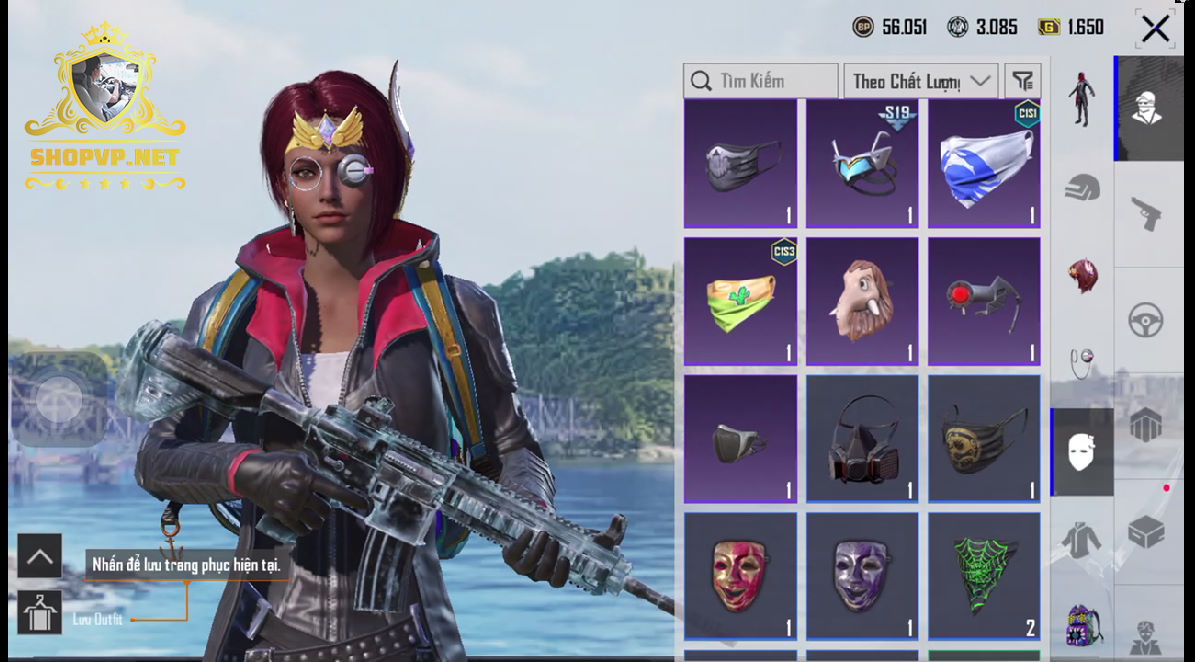Image resolution: width=1195 pixels, height=662 pixels.
Task: Select the red and gold theater mask
Action: (x=740, y=576)
